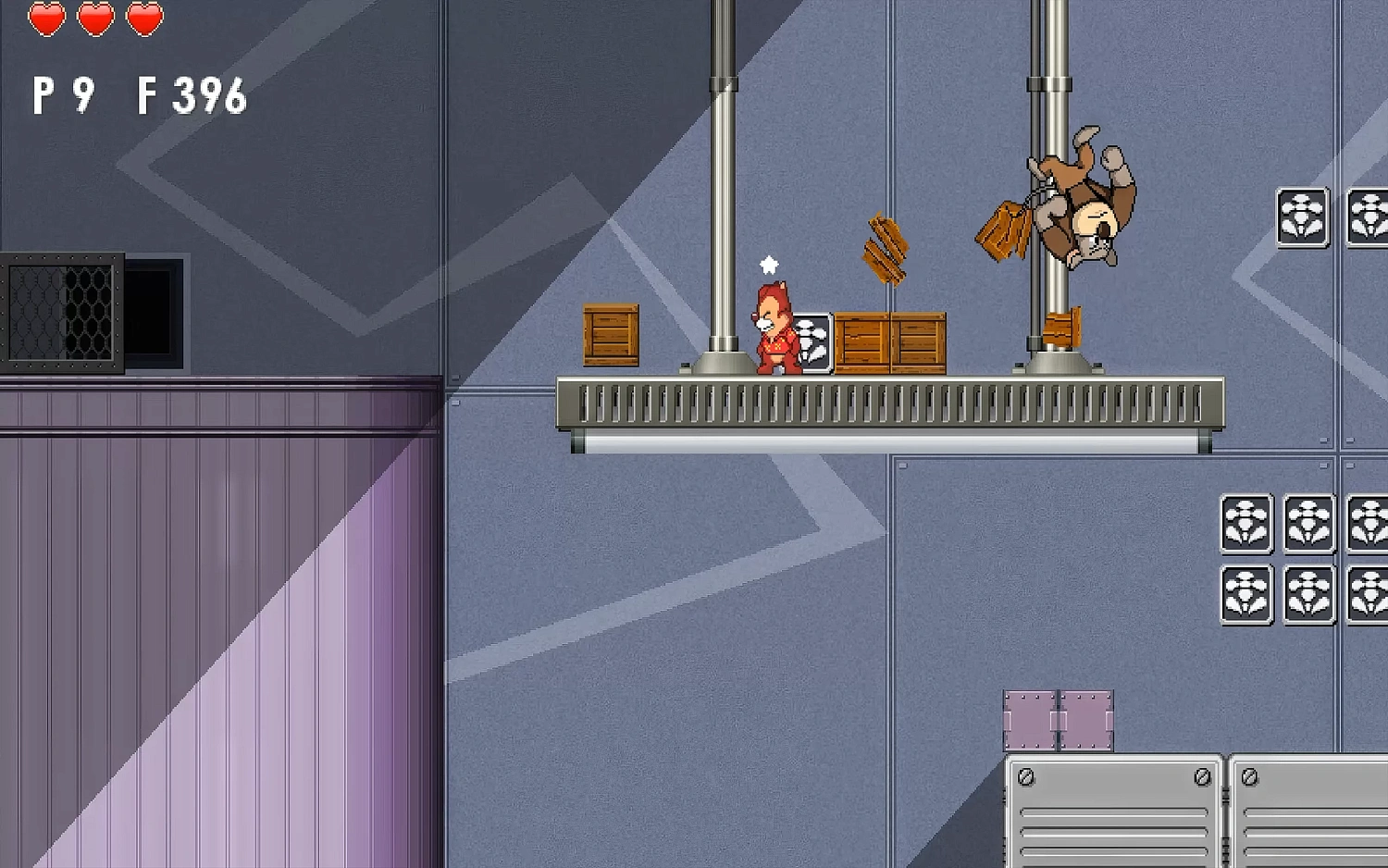
Task: Click the large wide crate near the pole
Action: coord(893,342)
